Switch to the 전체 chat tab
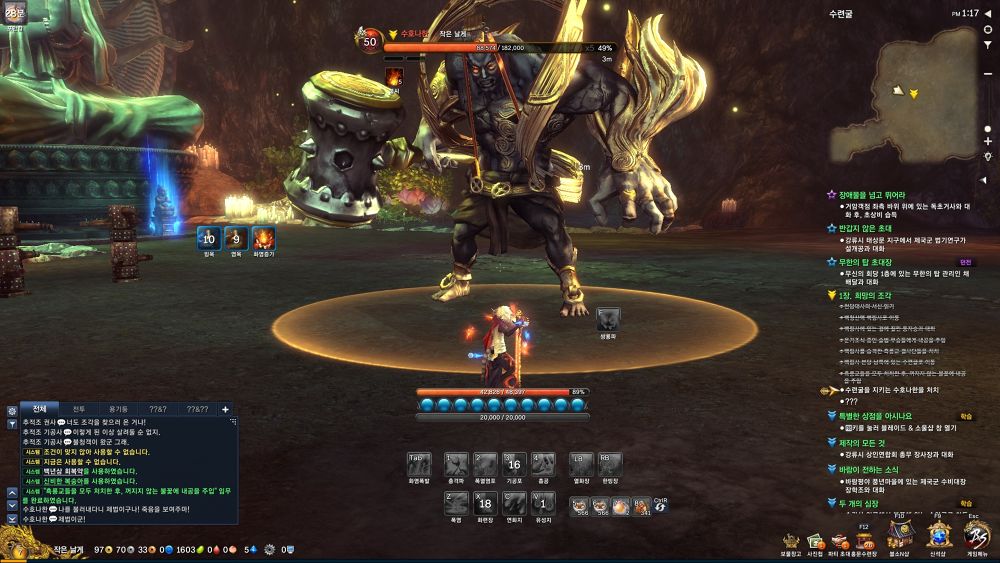 [x=39, y=409]
